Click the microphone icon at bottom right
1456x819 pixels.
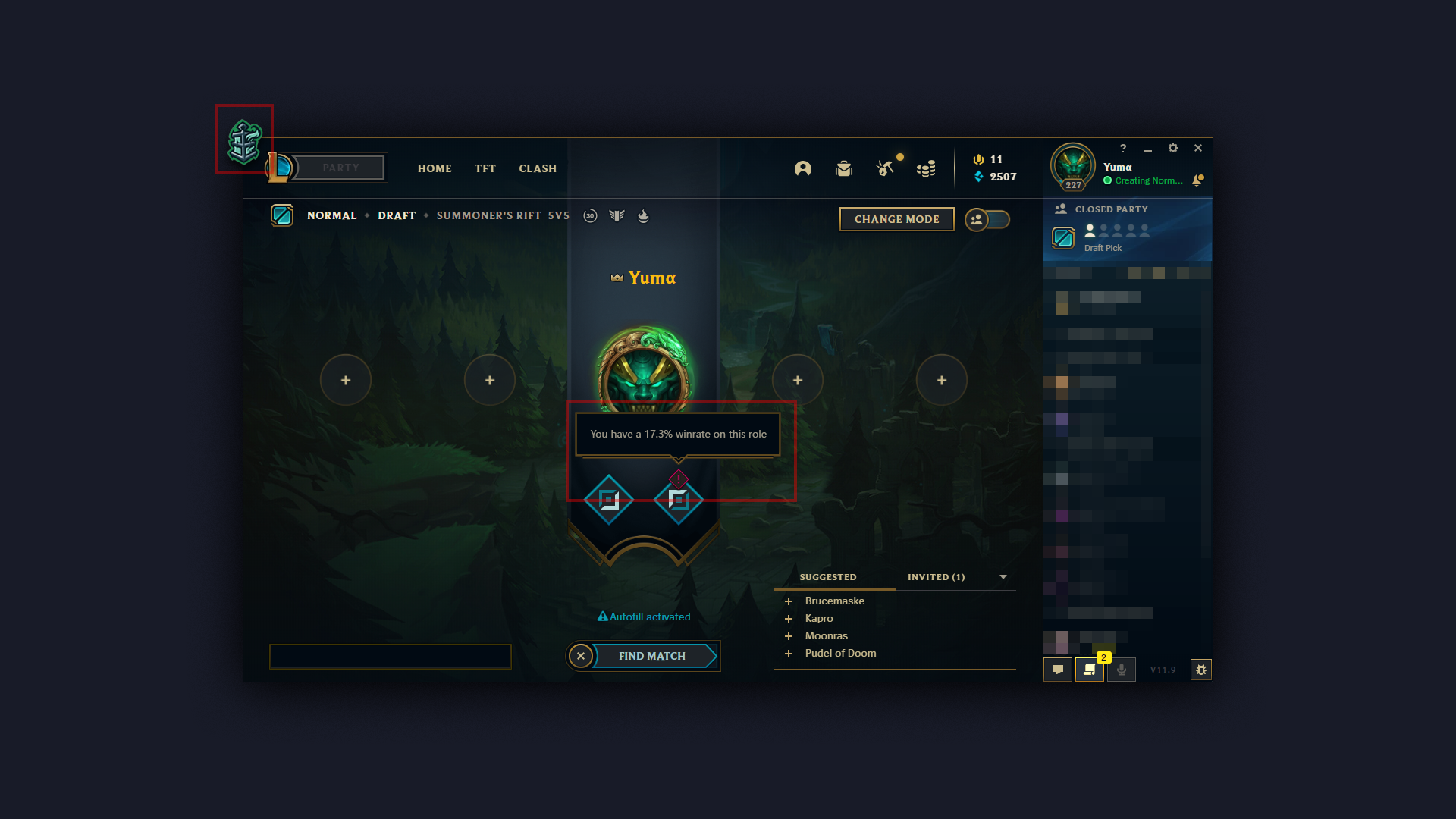[x=1121, y=670]
